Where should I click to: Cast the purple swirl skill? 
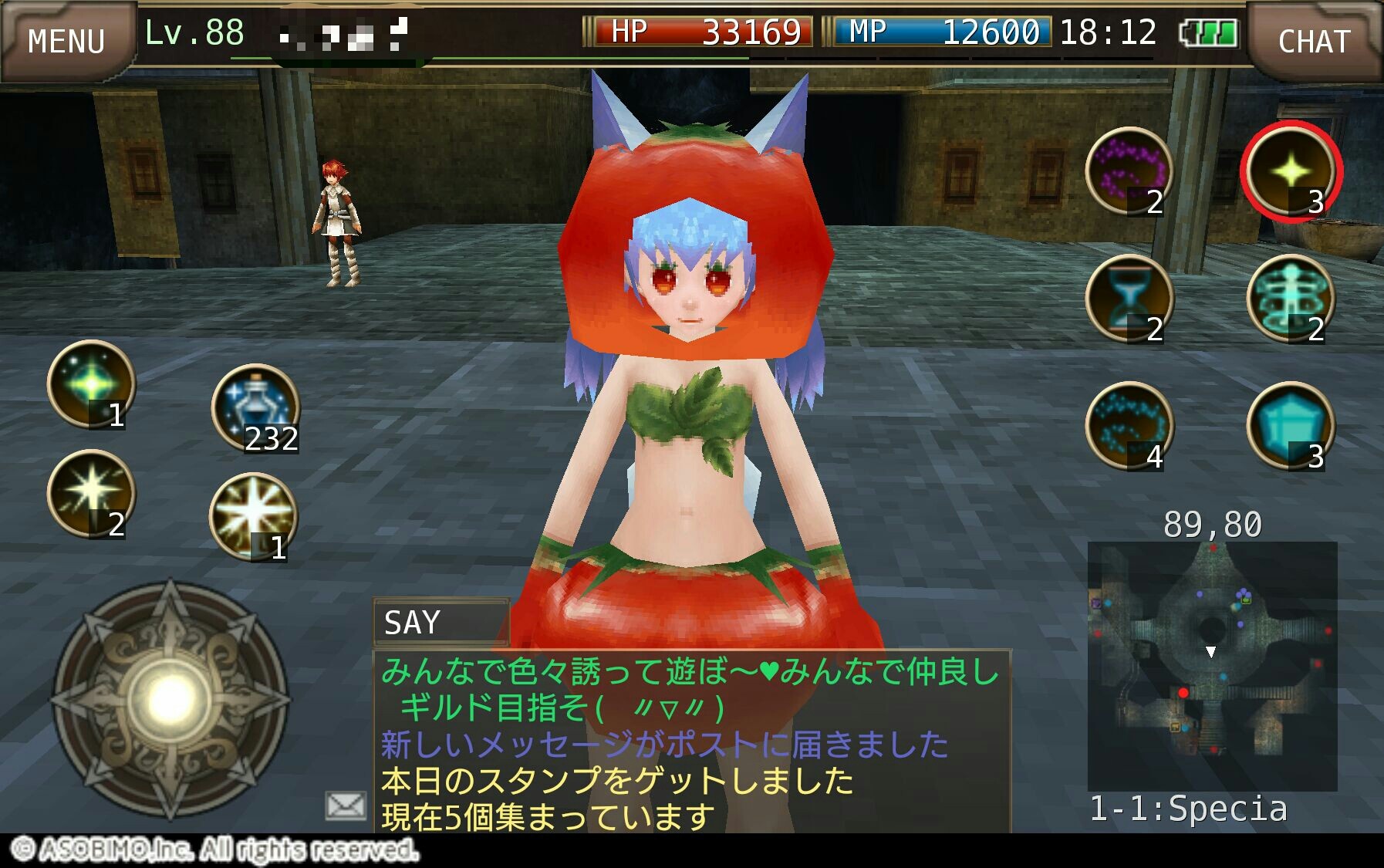pyautogui.click(x=1129, y=171)
